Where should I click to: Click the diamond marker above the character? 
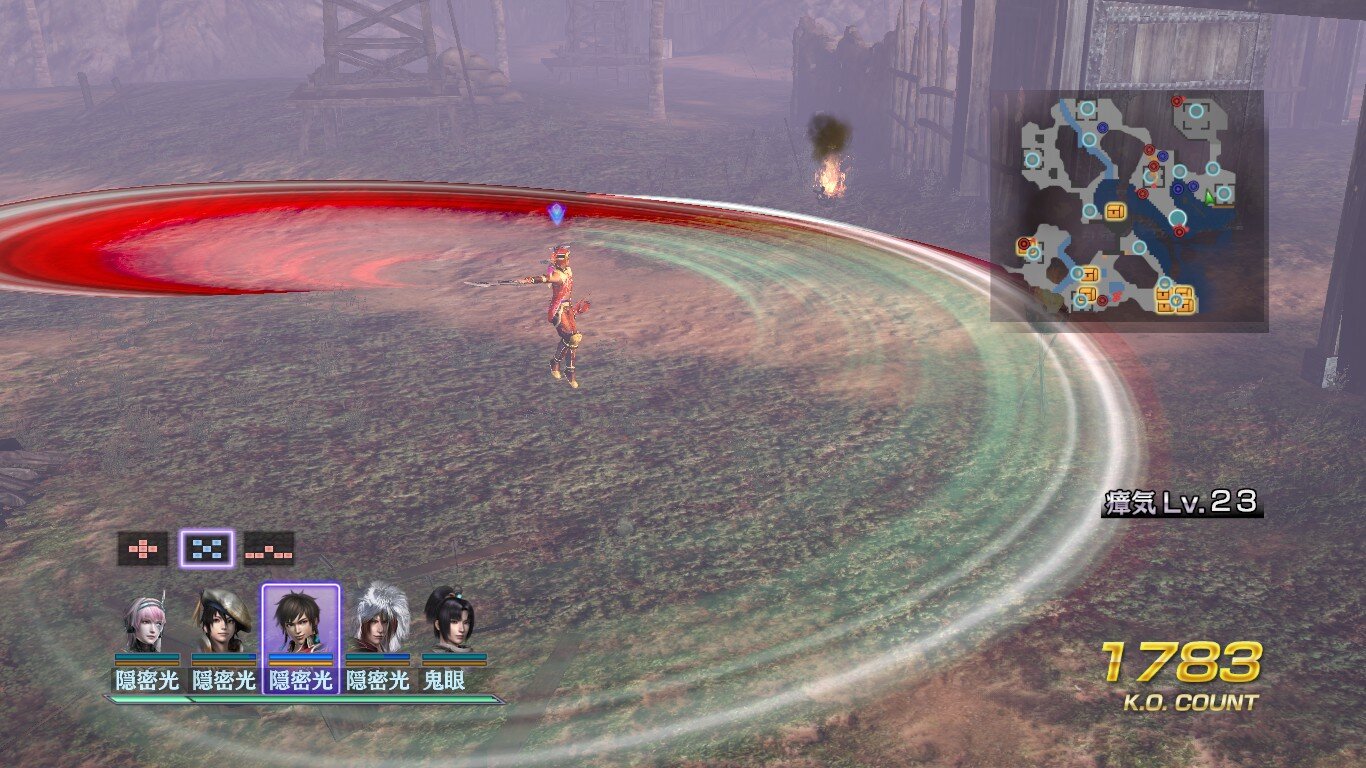556,211
